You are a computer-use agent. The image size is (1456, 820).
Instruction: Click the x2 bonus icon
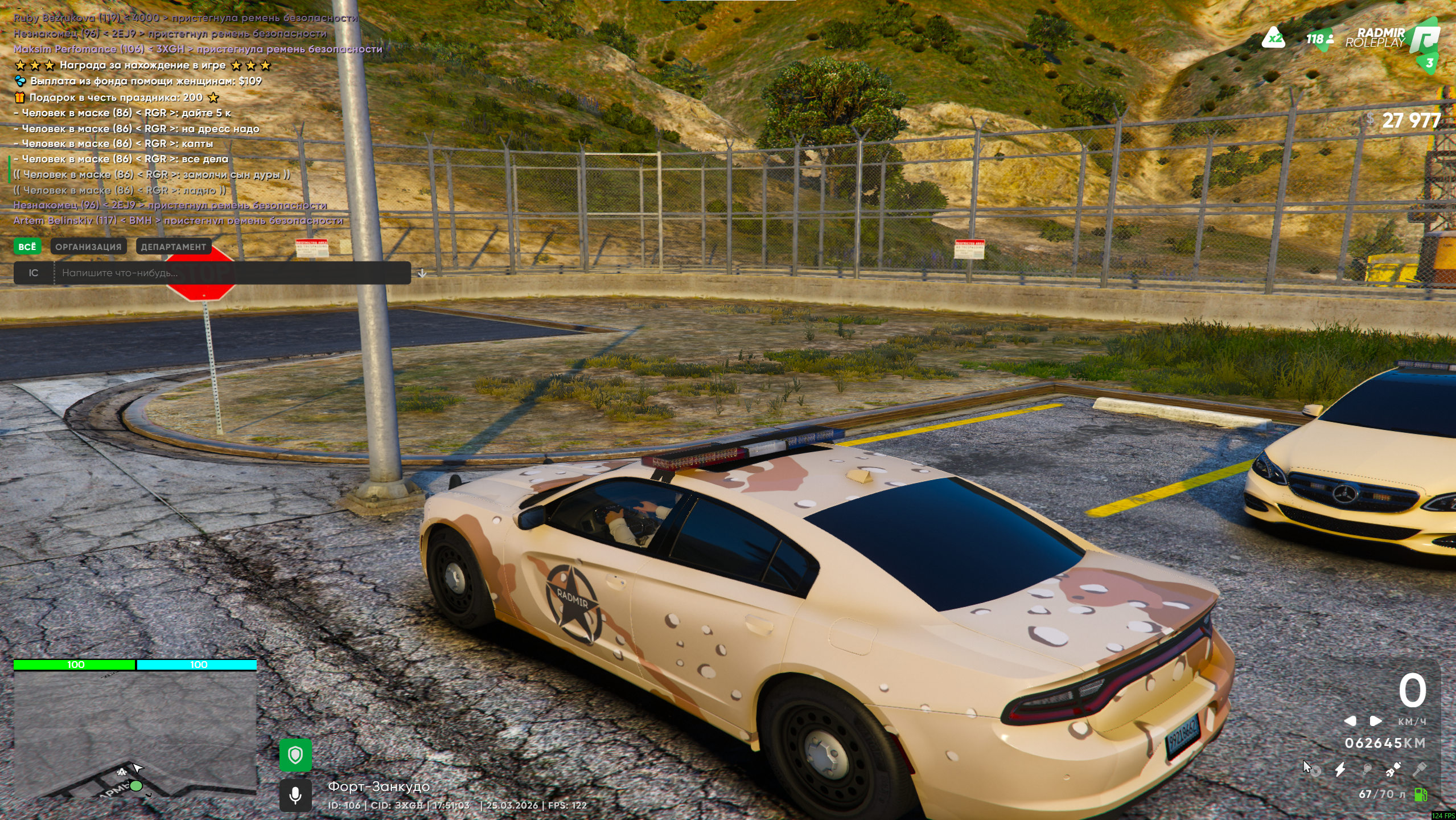coord(1273,39)
